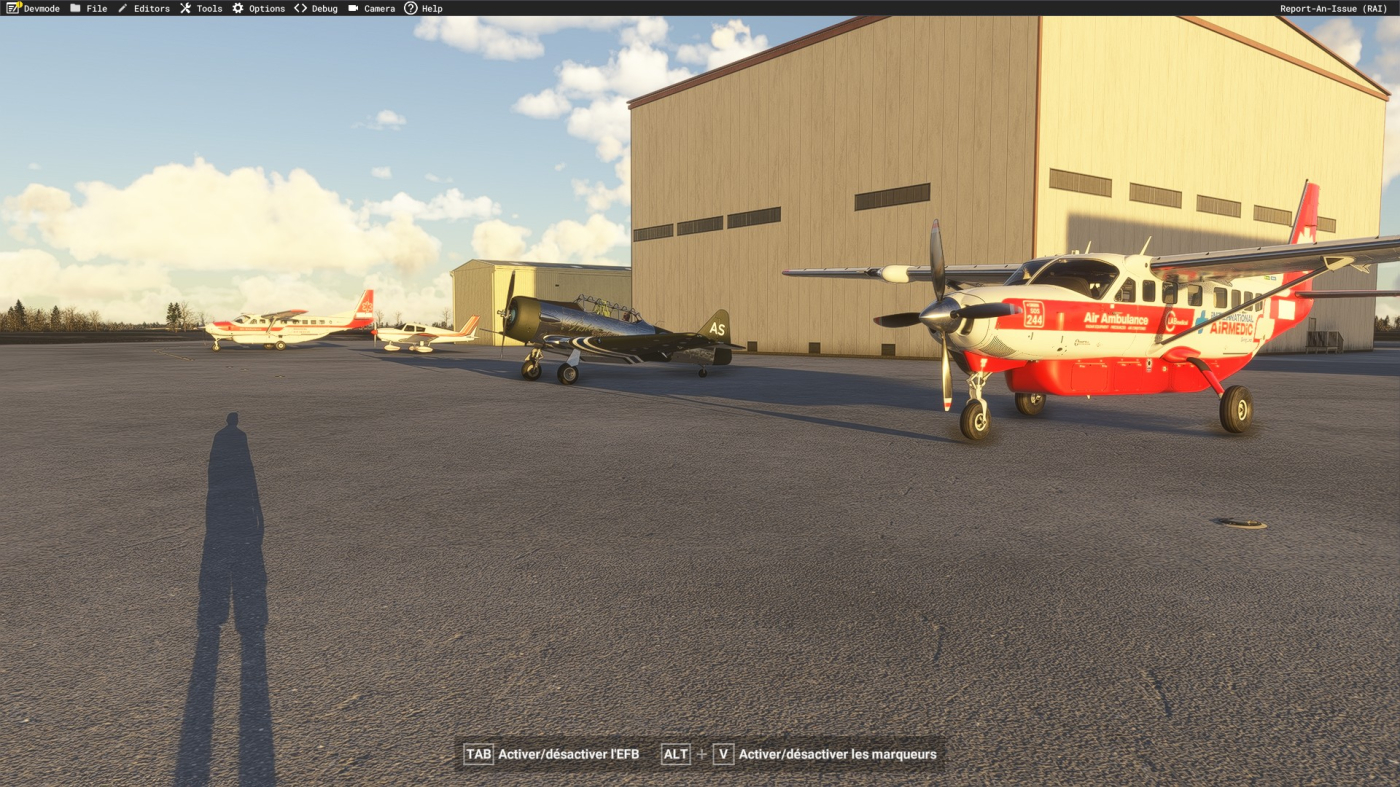
Task: Open the Editors menu
Action: (144, 8)
